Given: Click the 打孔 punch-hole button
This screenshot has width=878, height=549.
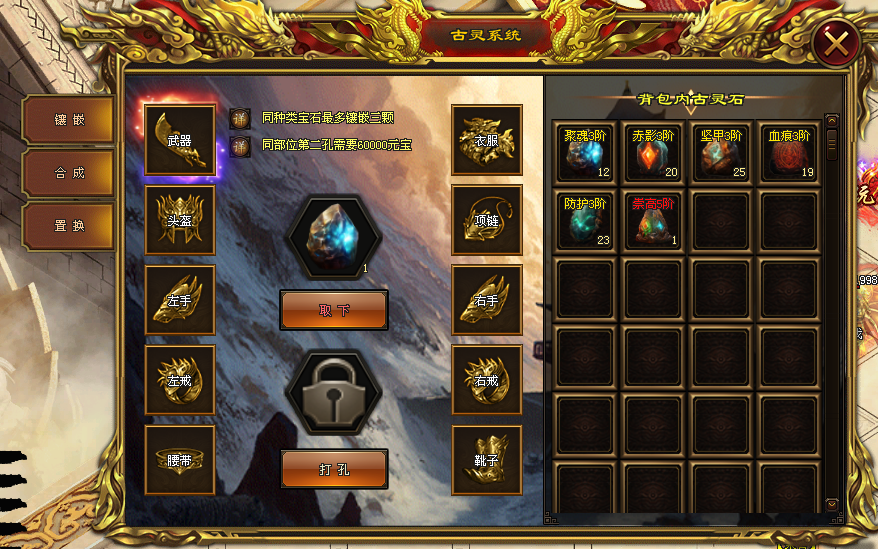Looking at the screenshot, I should coord(334,468).
